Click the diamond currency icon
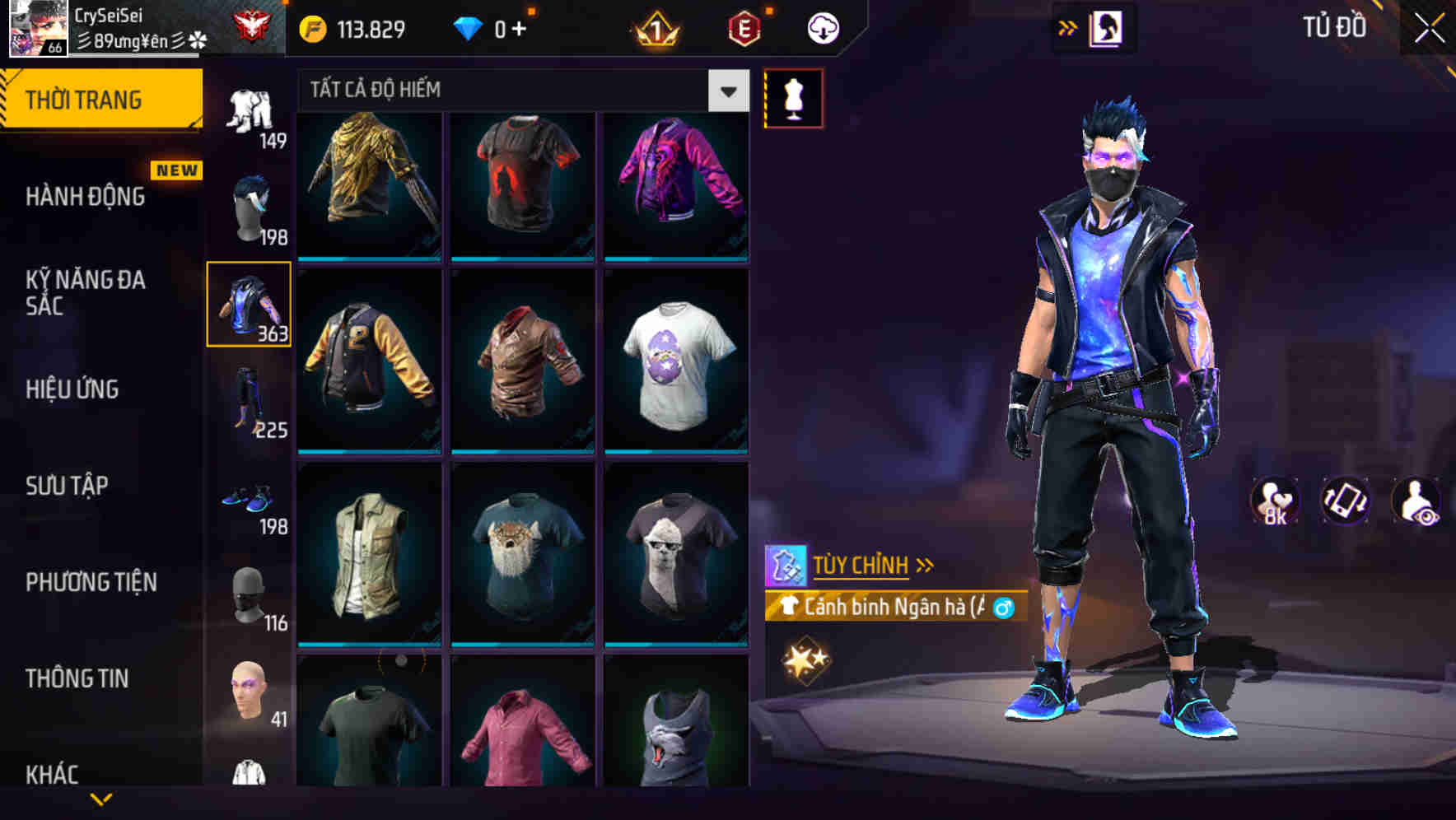1456x820 pixels. [x=468, y=27]
